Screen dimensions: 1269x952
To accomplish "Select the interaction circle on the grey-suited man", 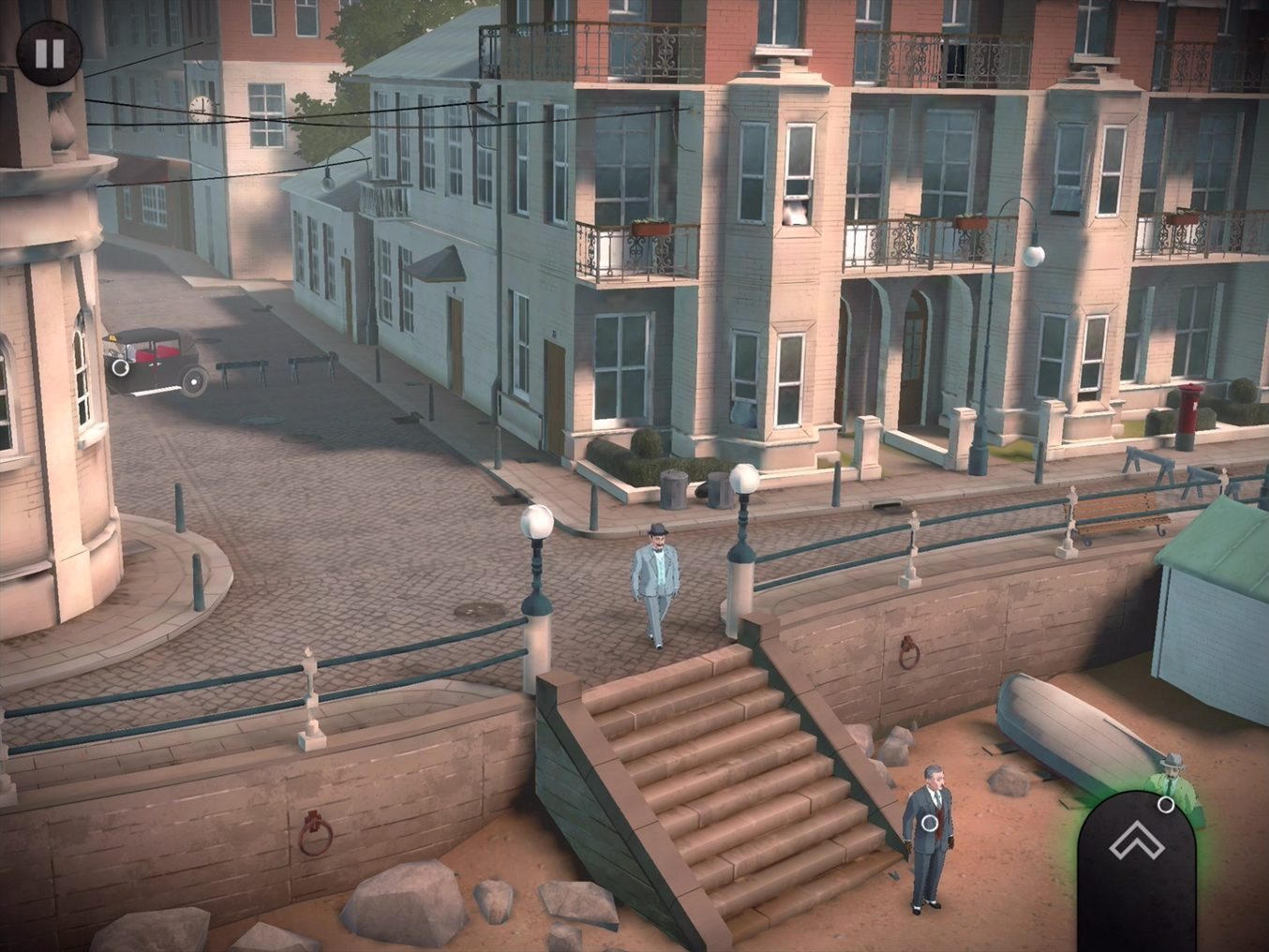I will 928,823.
